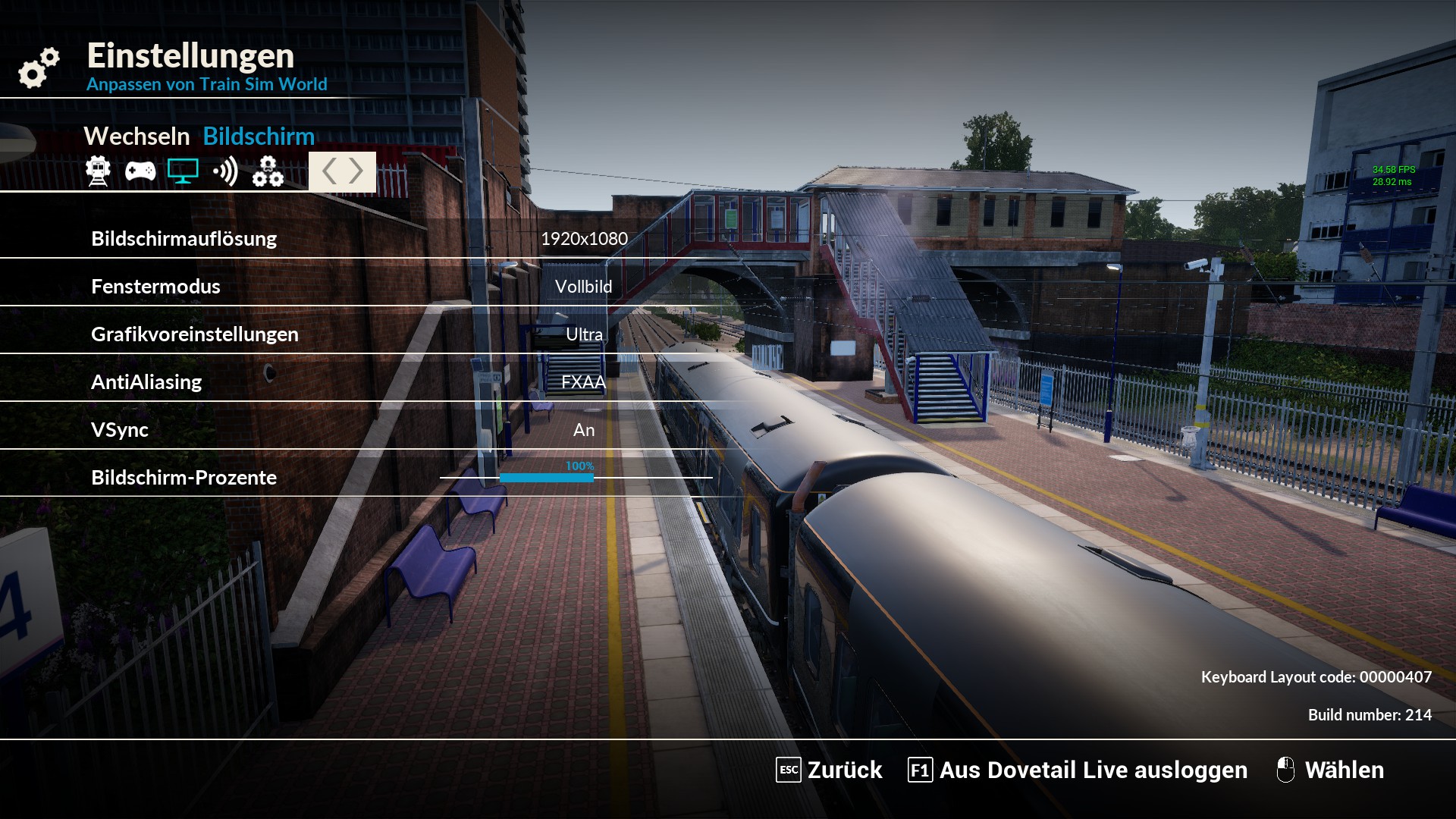Viewport: 1456px width, 819px height.
Task: Open the train gameplay settings tab
Action: pos(98,171)
